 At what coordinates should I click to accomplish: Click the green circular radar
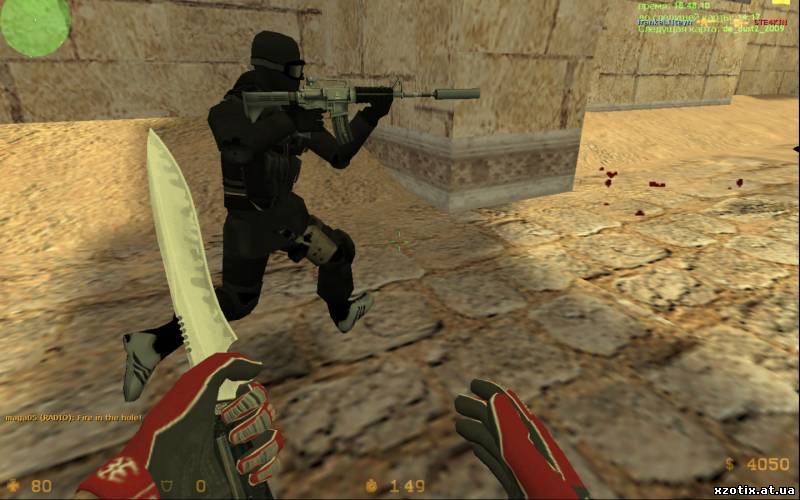34,24
